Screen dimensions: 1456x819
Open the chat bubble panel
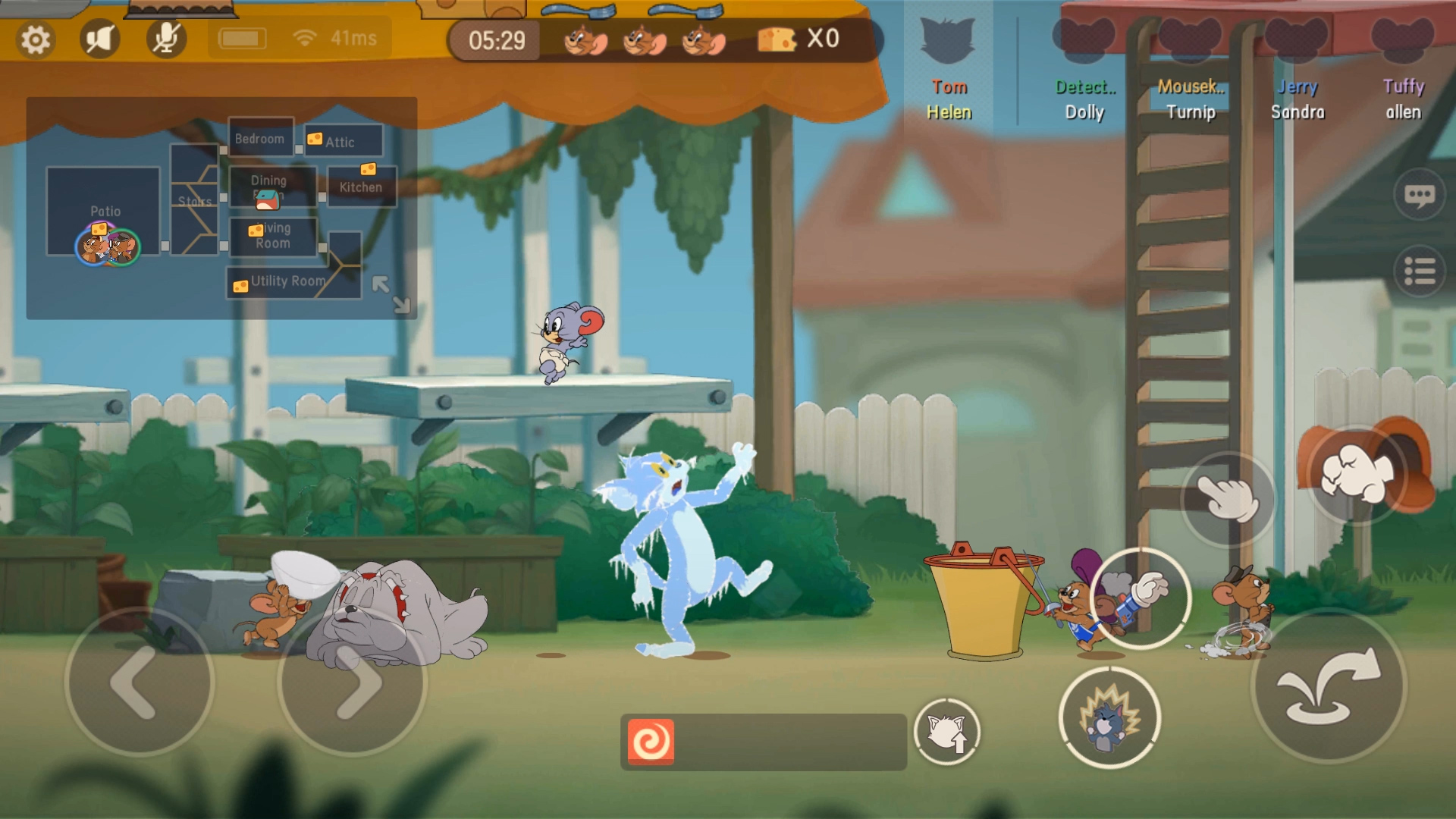point(1420,195)
